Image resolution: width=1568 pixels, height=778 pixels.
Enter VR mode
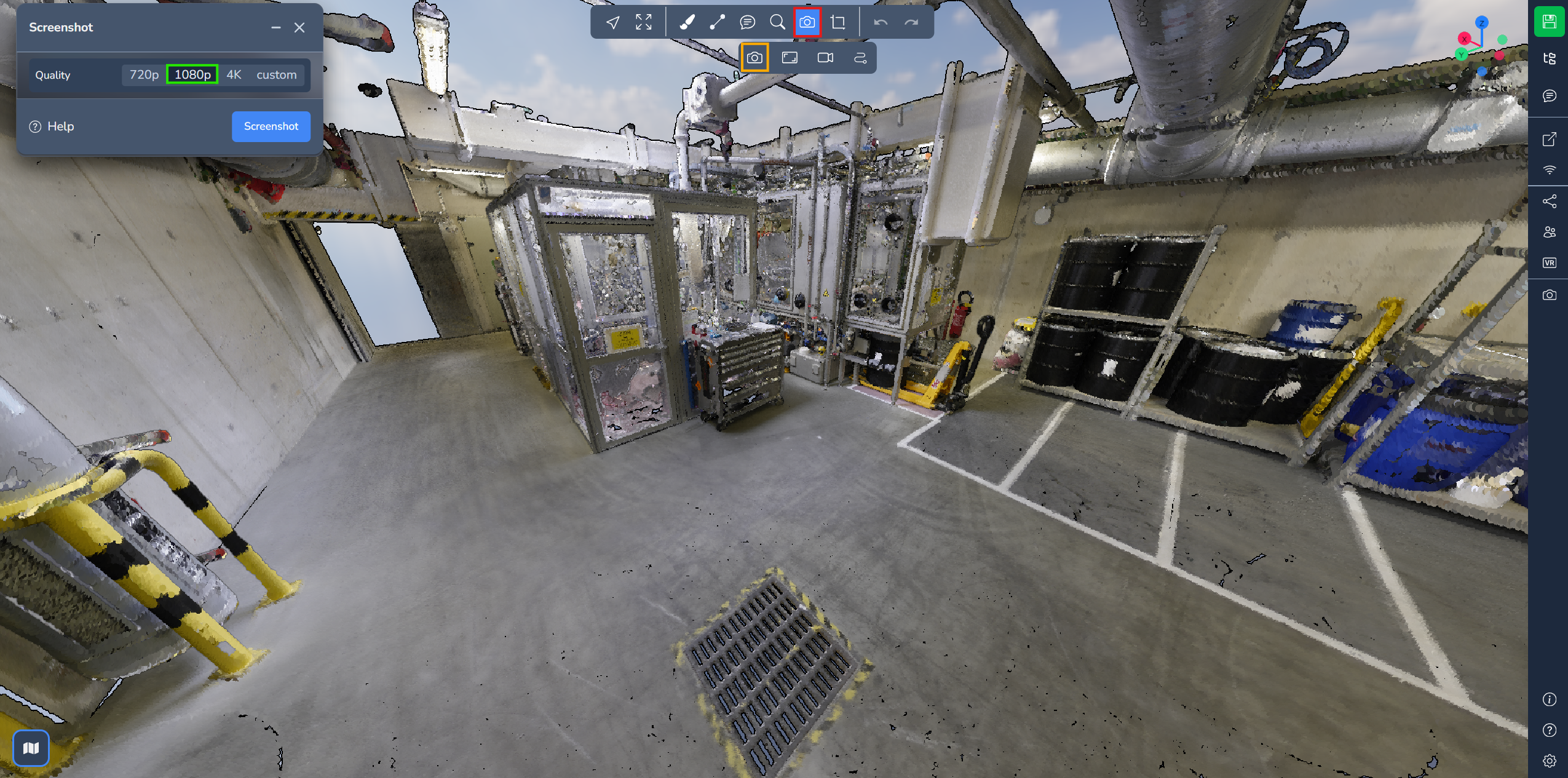tap(1549, 263)
